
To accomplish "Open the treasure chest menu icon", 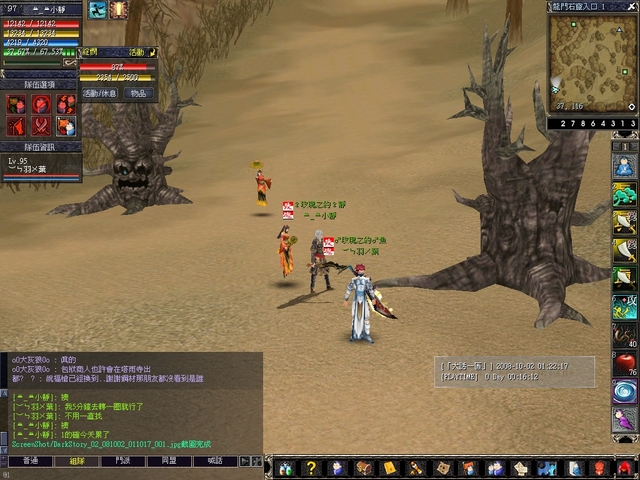I will point(363,468).
